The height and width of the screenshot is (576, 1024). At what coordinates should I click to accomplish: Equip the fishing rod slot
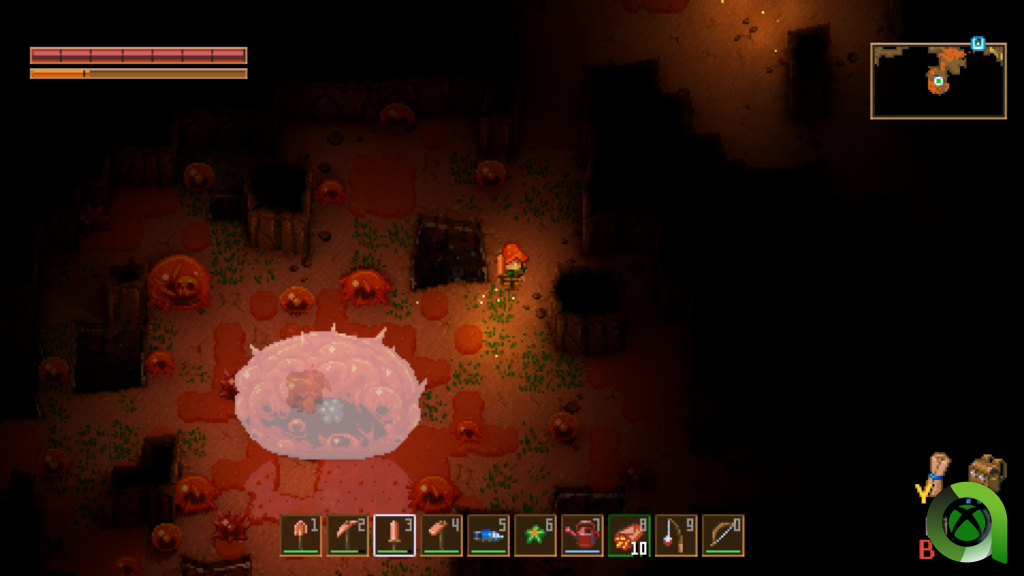click(676, 535)
